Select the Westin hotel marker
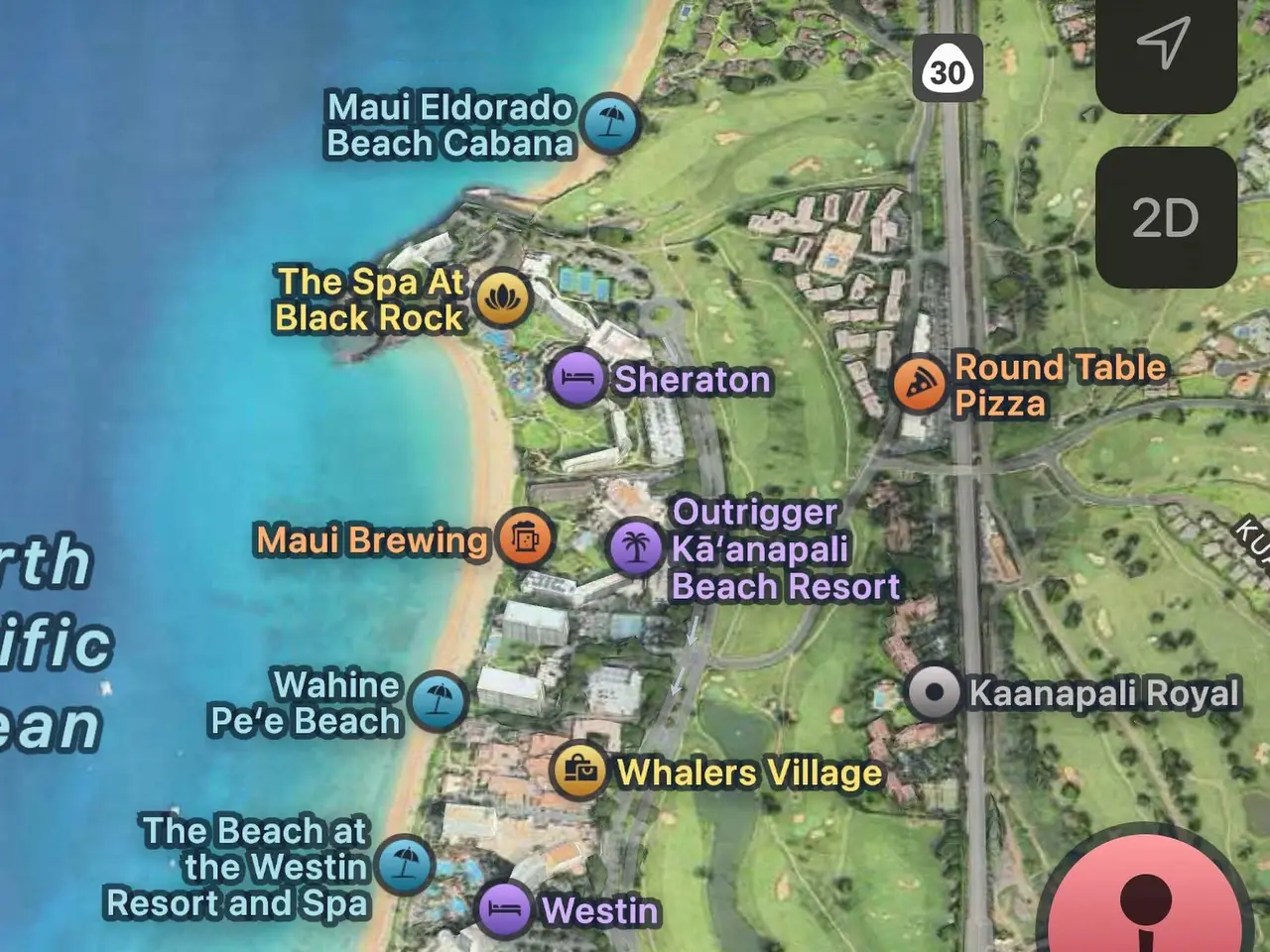 (504, 909)
